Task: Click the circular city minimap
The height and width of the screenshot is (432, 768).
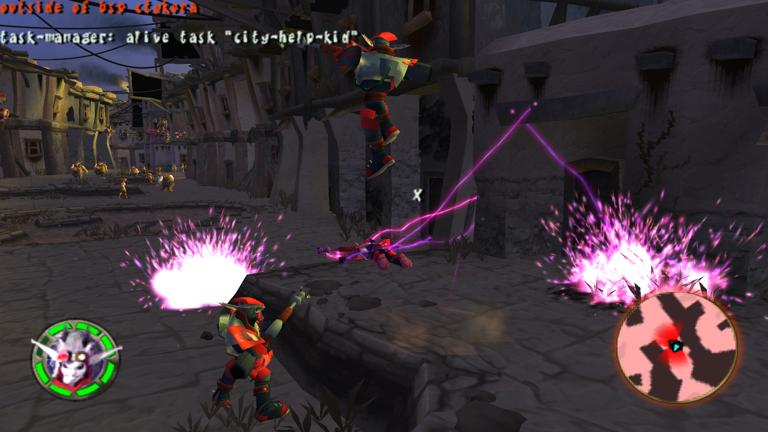Action: 677,346
